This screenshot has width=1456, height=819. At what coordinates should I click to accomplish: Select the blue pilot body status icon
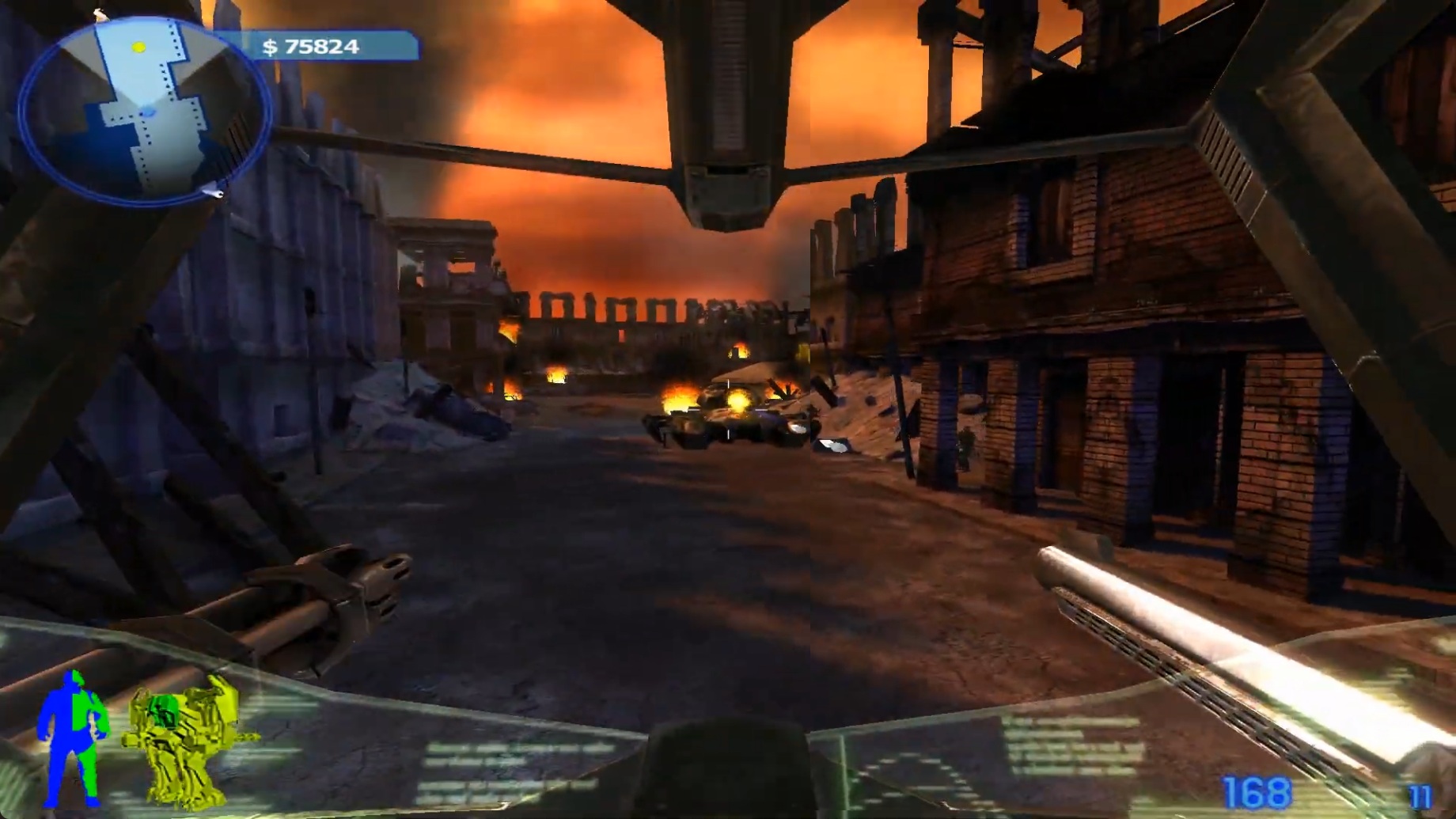pyautogui.click(x=73, y=738)
